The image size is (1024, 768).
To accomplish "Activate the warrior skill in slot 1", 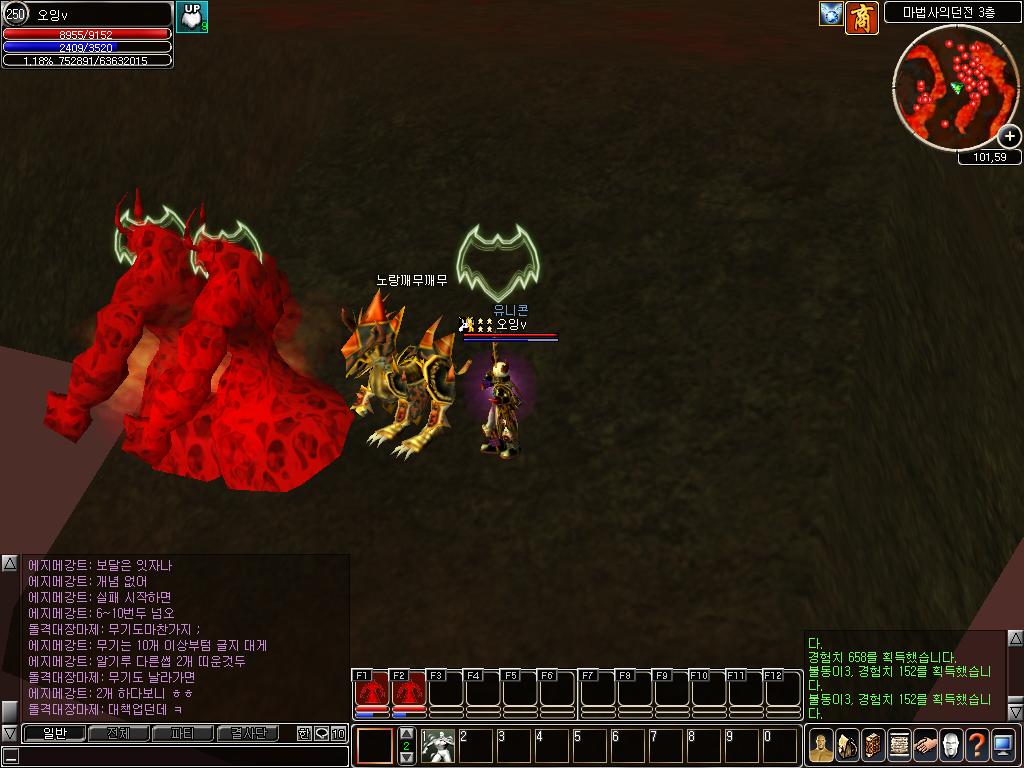I will [x=437, y=746].
